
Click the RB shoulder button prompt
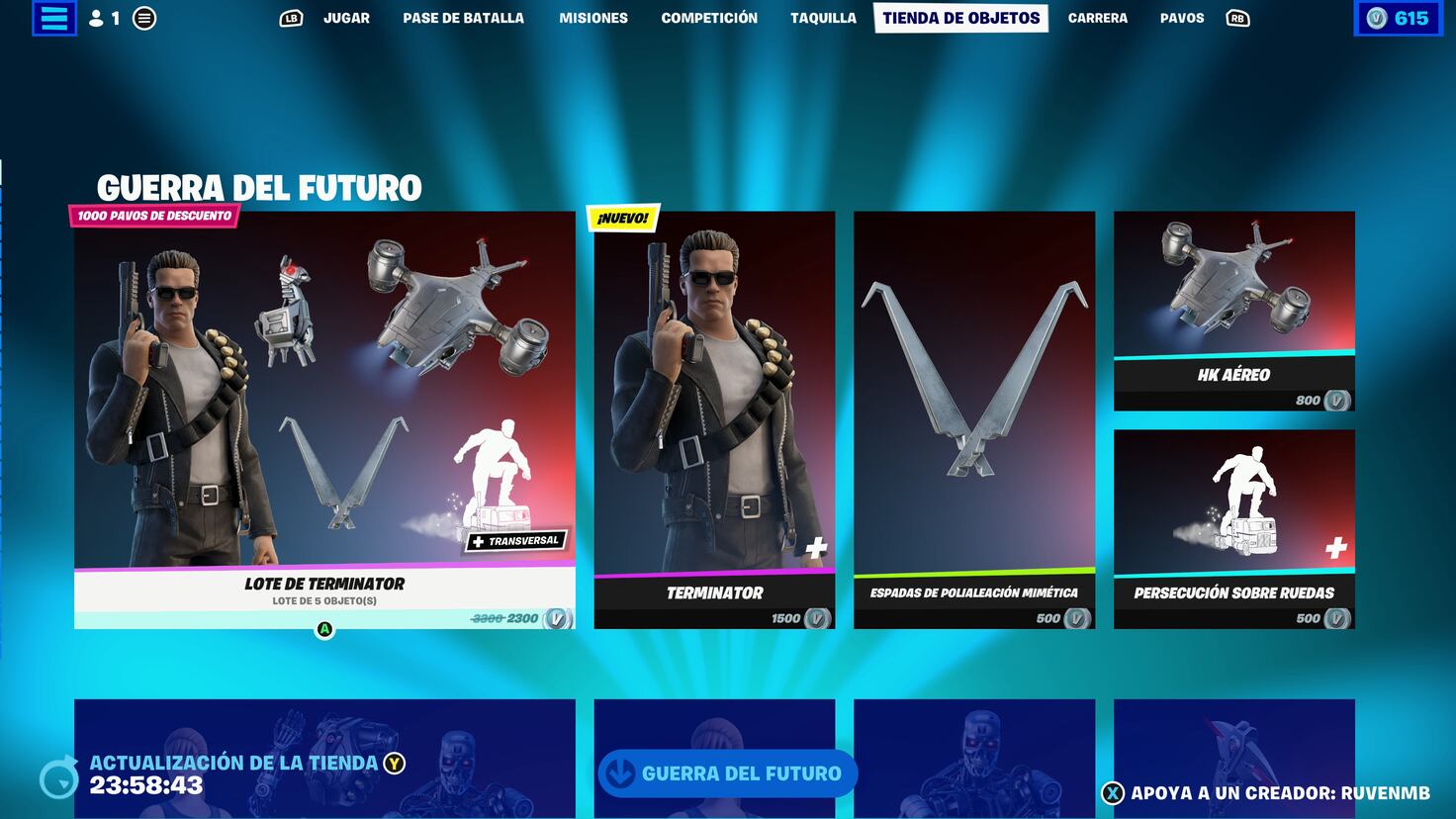[1239, 17]
